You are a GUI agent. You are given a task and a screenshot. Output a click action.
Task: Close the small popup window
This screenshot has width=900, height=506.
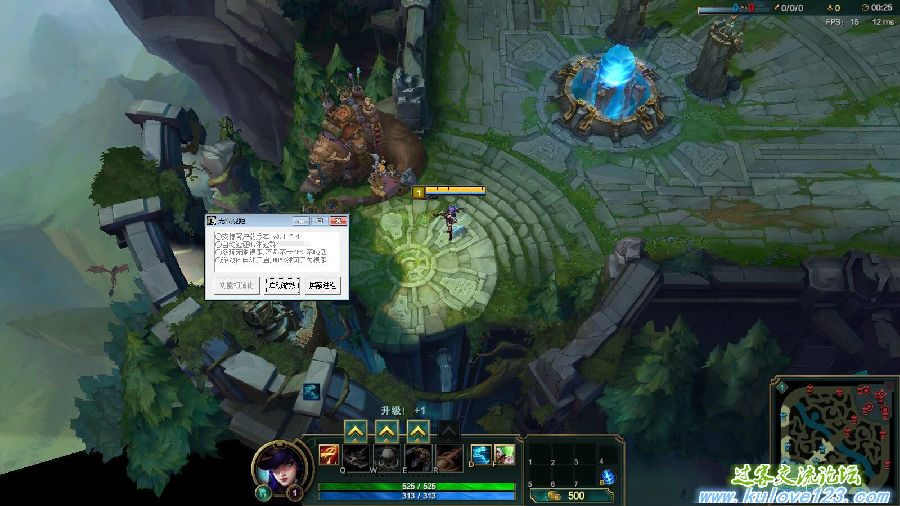(x=339, y=219)
